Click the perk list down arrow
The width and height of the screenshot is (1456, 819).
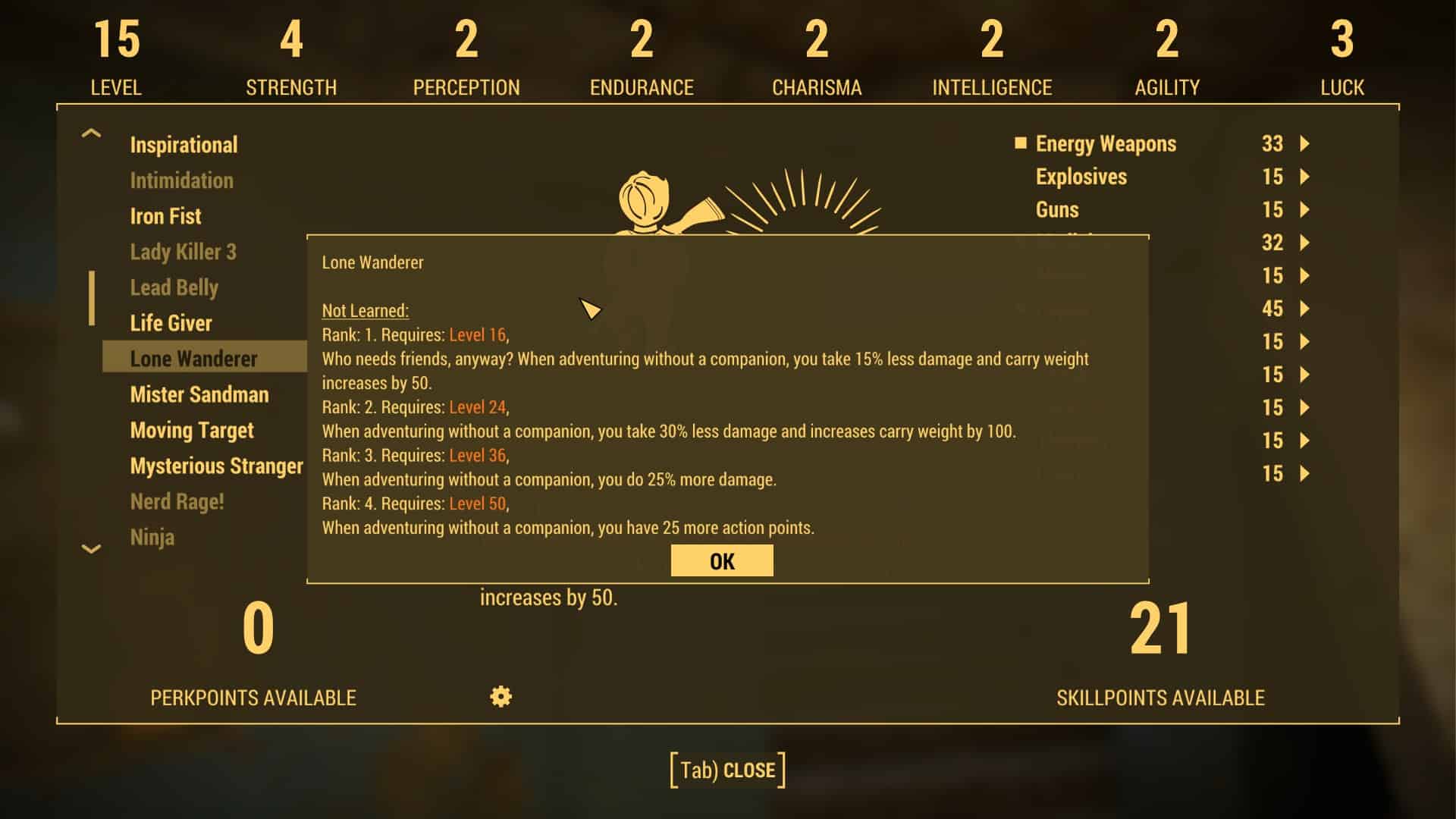point(91,548)
